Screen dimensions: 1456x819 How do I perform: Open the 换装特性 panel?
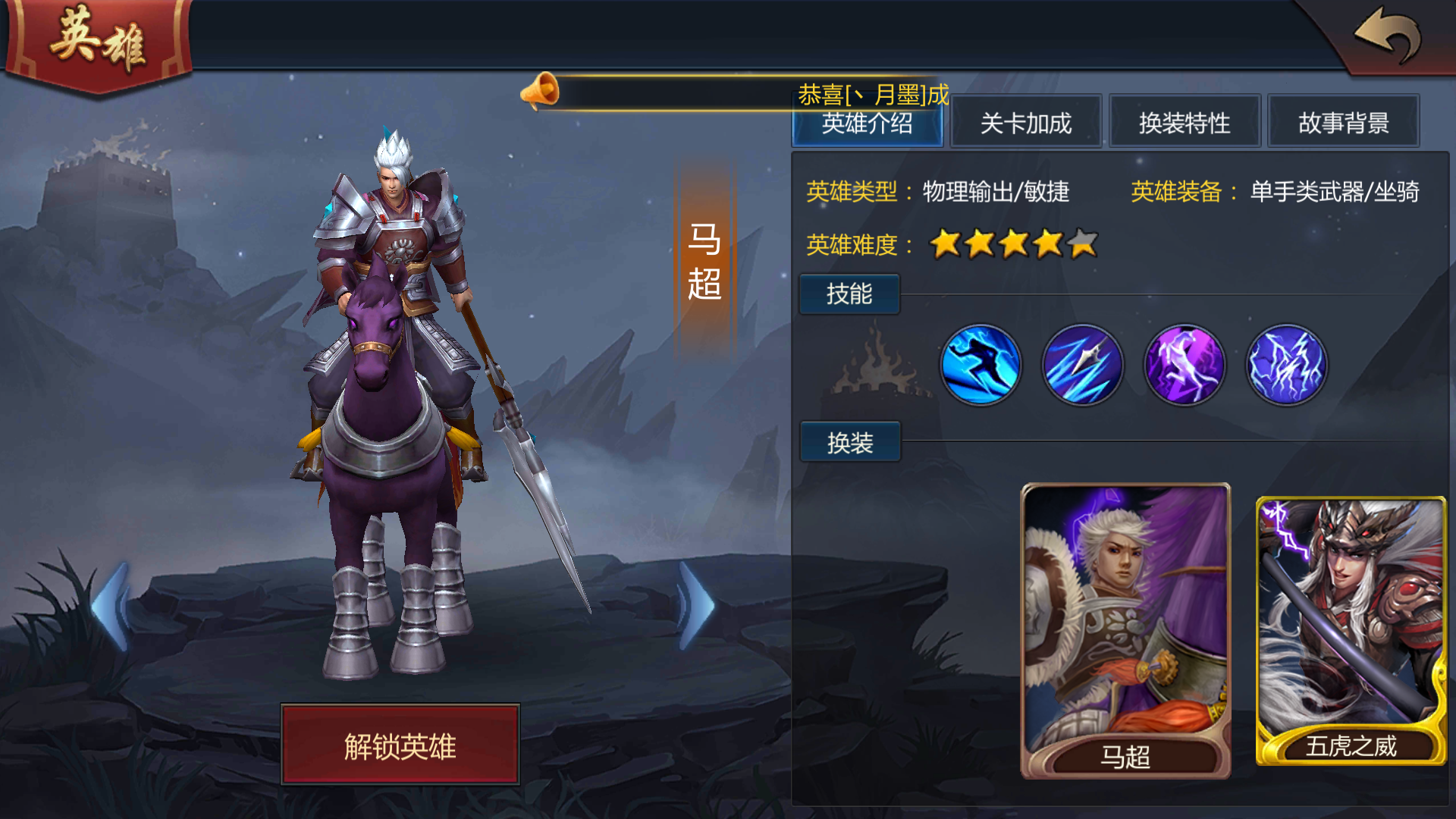point(1185,122)
